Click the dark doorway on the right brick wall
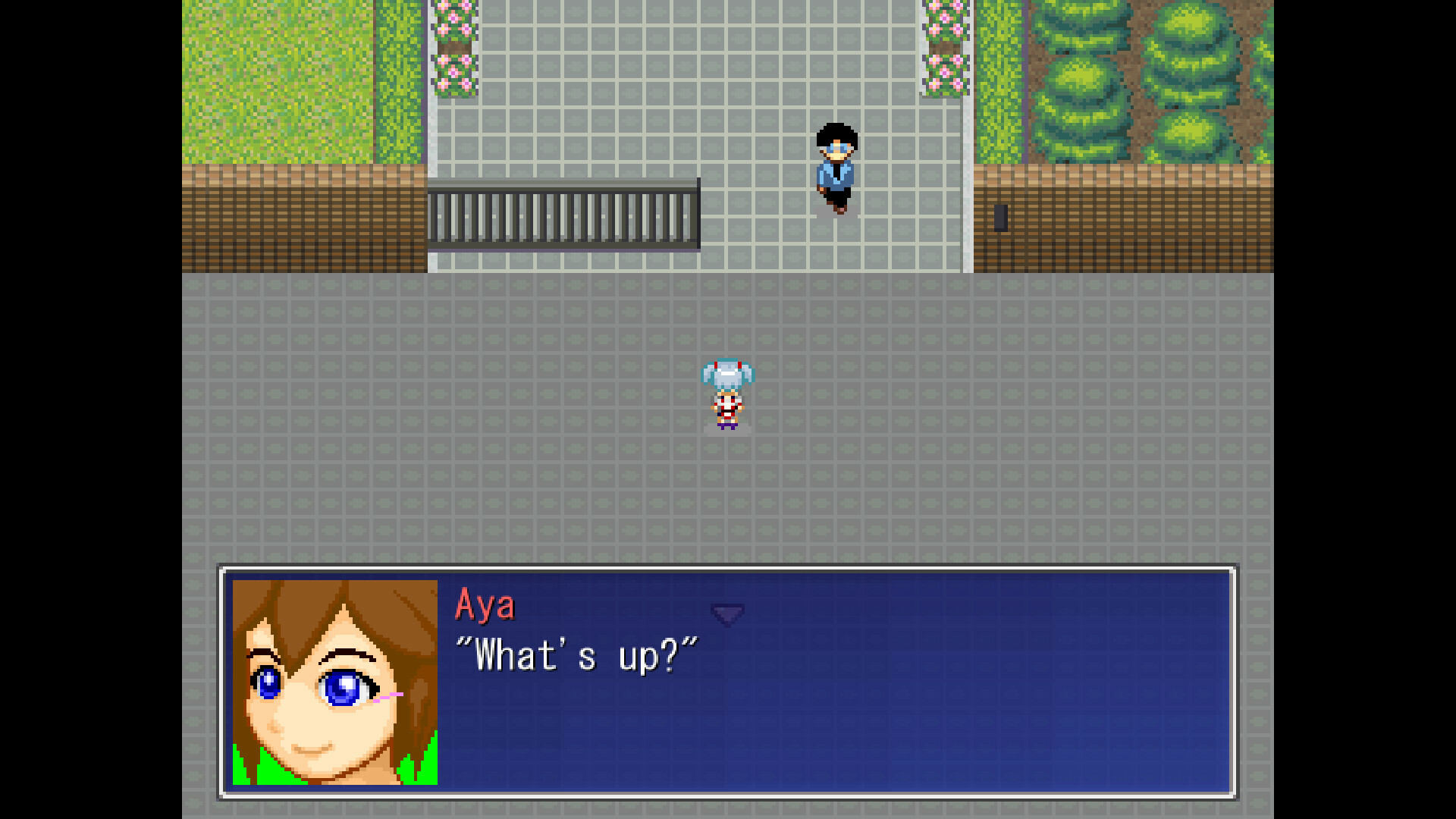 point(1001,220)
